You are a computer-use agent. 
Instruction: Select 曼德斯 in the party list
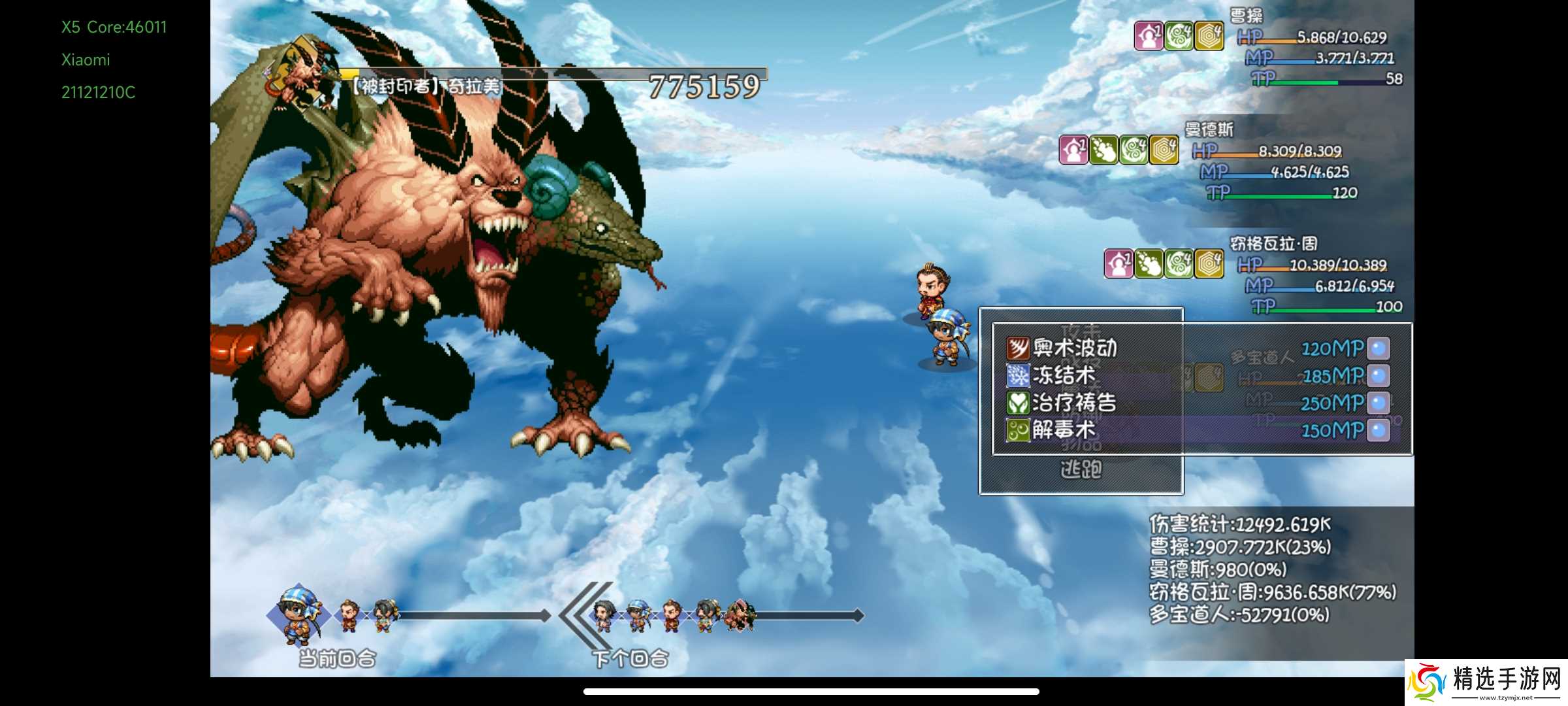point(1209,129)
